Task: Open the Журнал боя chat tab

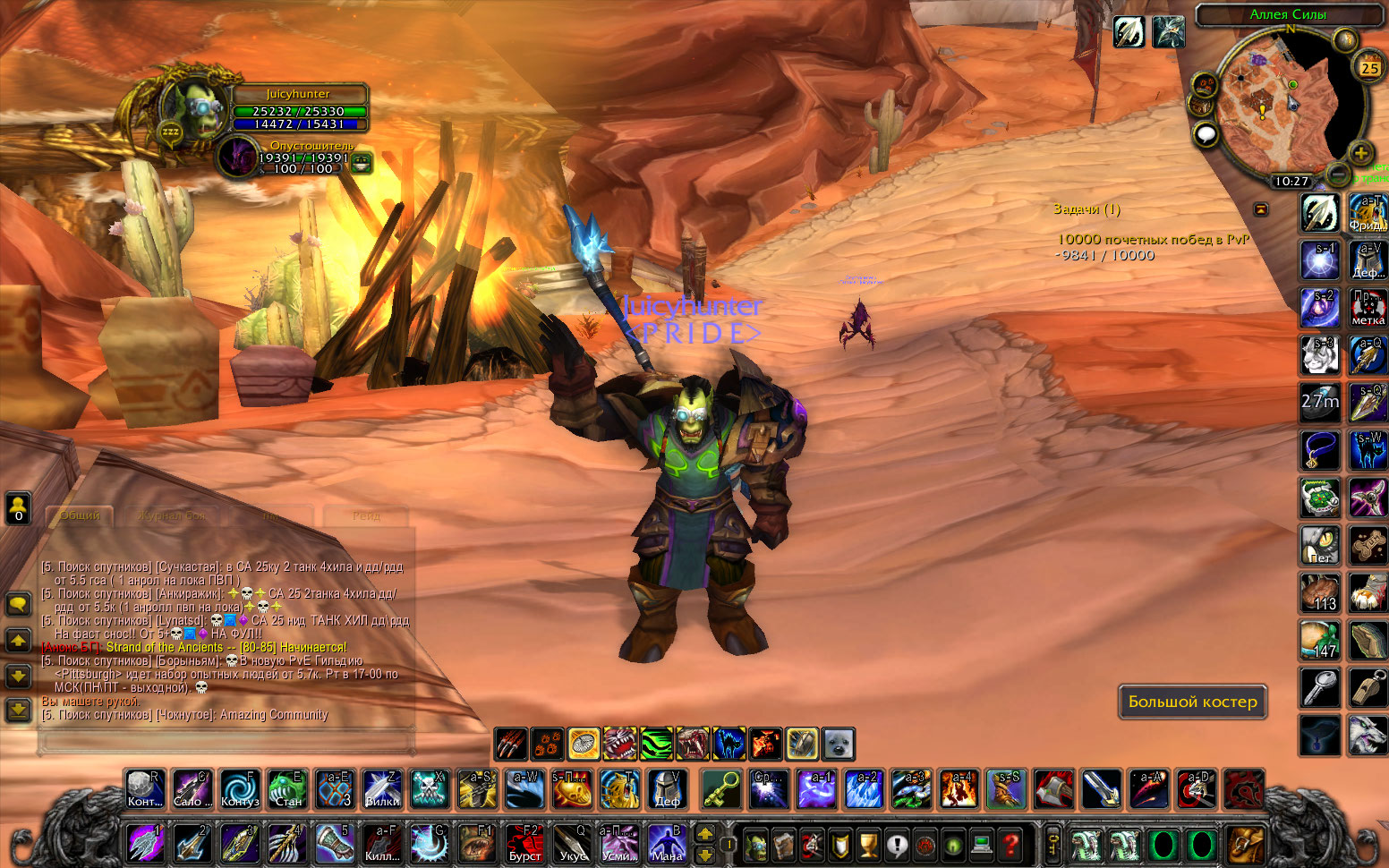Action: tap(172, 515)
